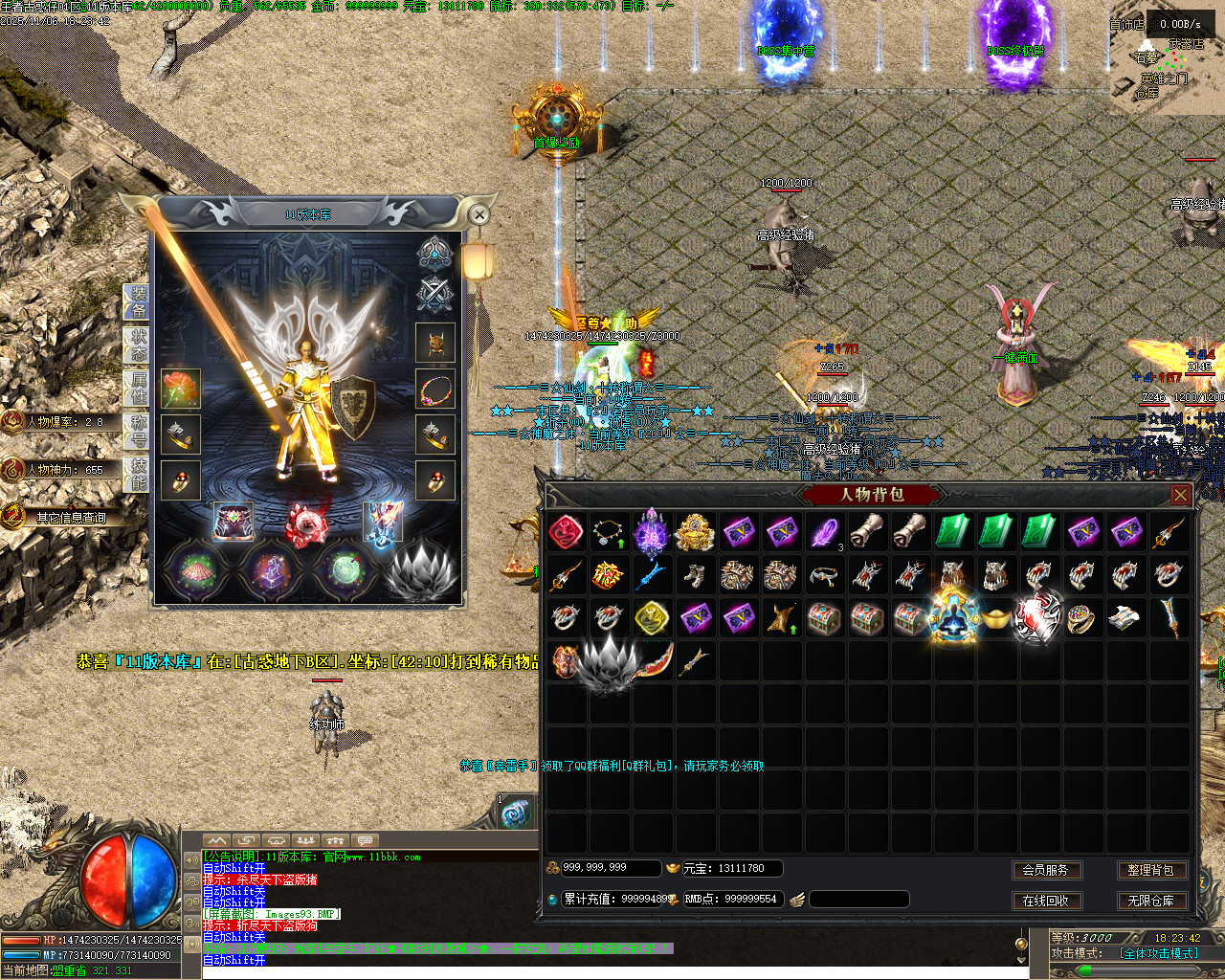
Task: Open the 无限仓库 unlimited warehouse
Action: pos(1150,901)
